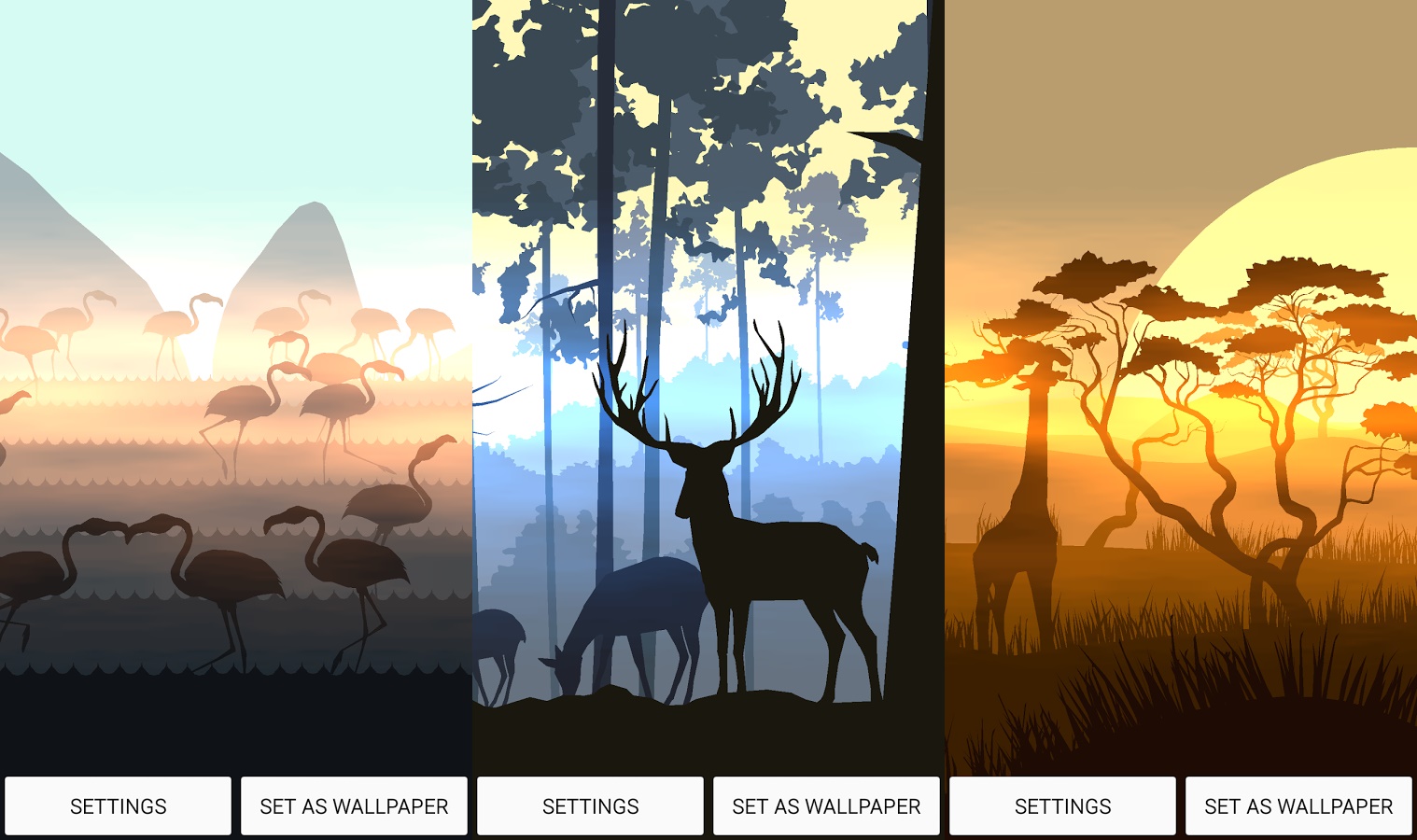Open Settings for the deer forest wallpaper
Screen dimensions: 1417x840
pos(590,805)
